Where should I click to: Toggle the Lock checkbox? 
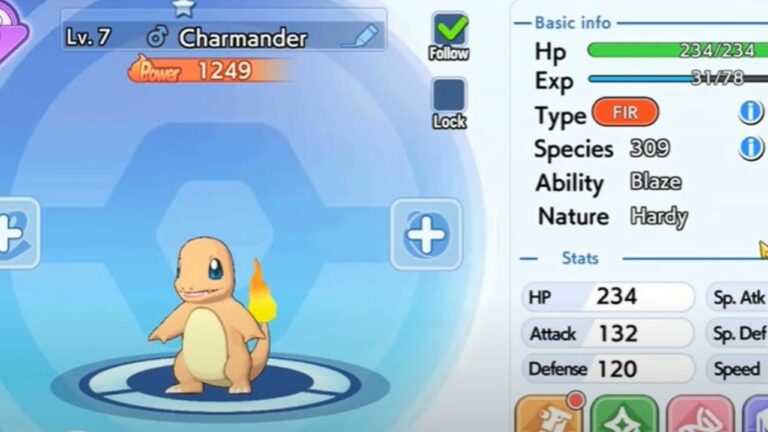click(x=449, y=96)
